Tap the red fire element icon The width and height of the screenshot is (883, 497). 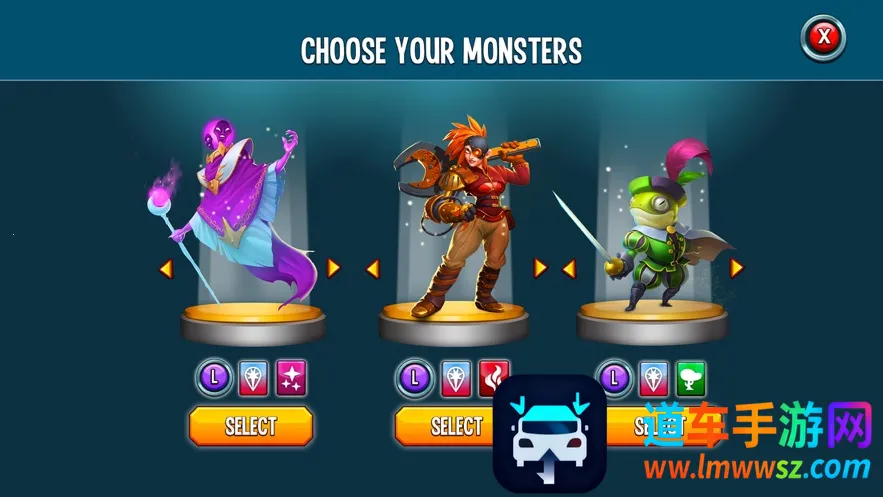494,376
